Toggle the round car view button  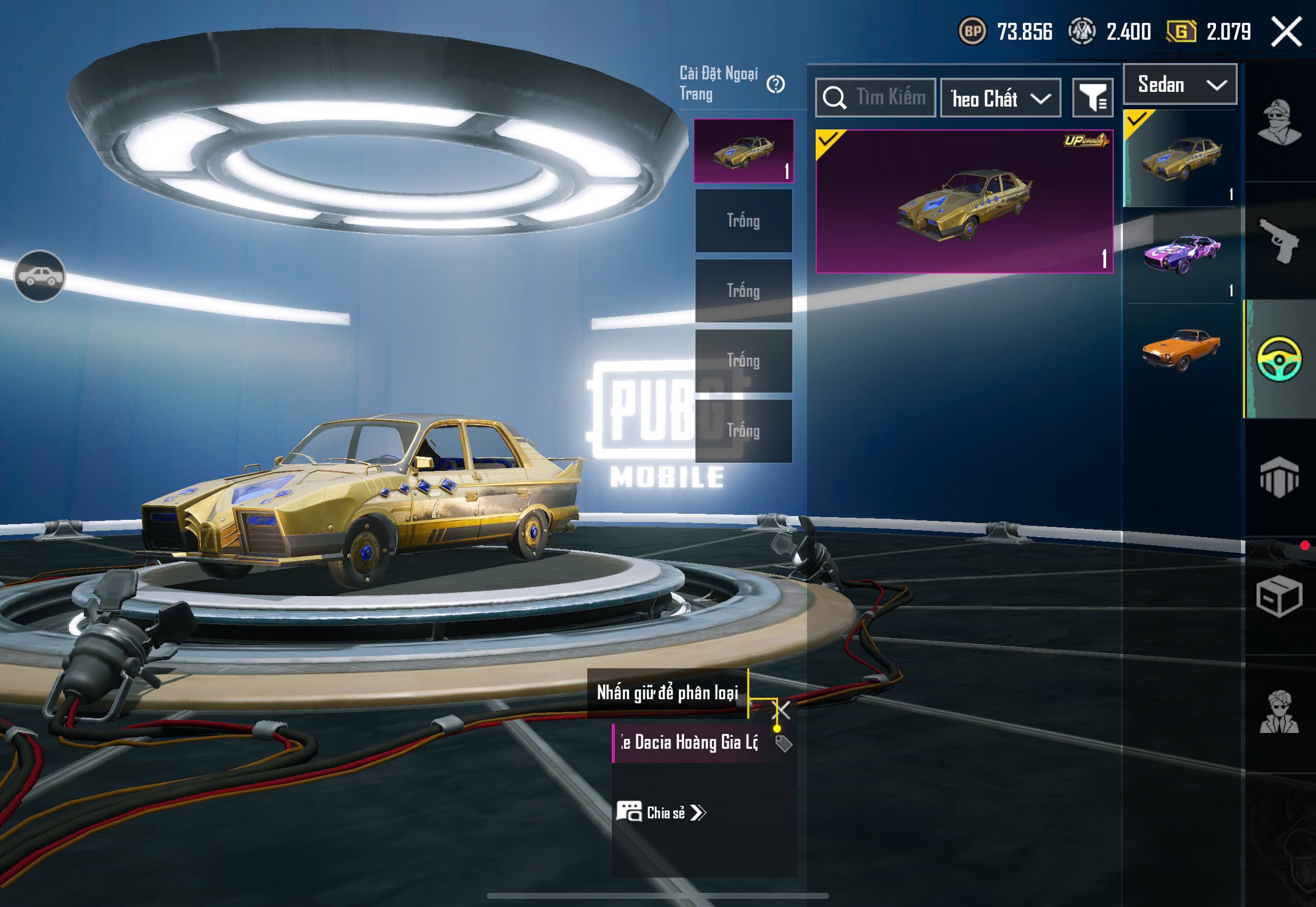pos(39,276)
